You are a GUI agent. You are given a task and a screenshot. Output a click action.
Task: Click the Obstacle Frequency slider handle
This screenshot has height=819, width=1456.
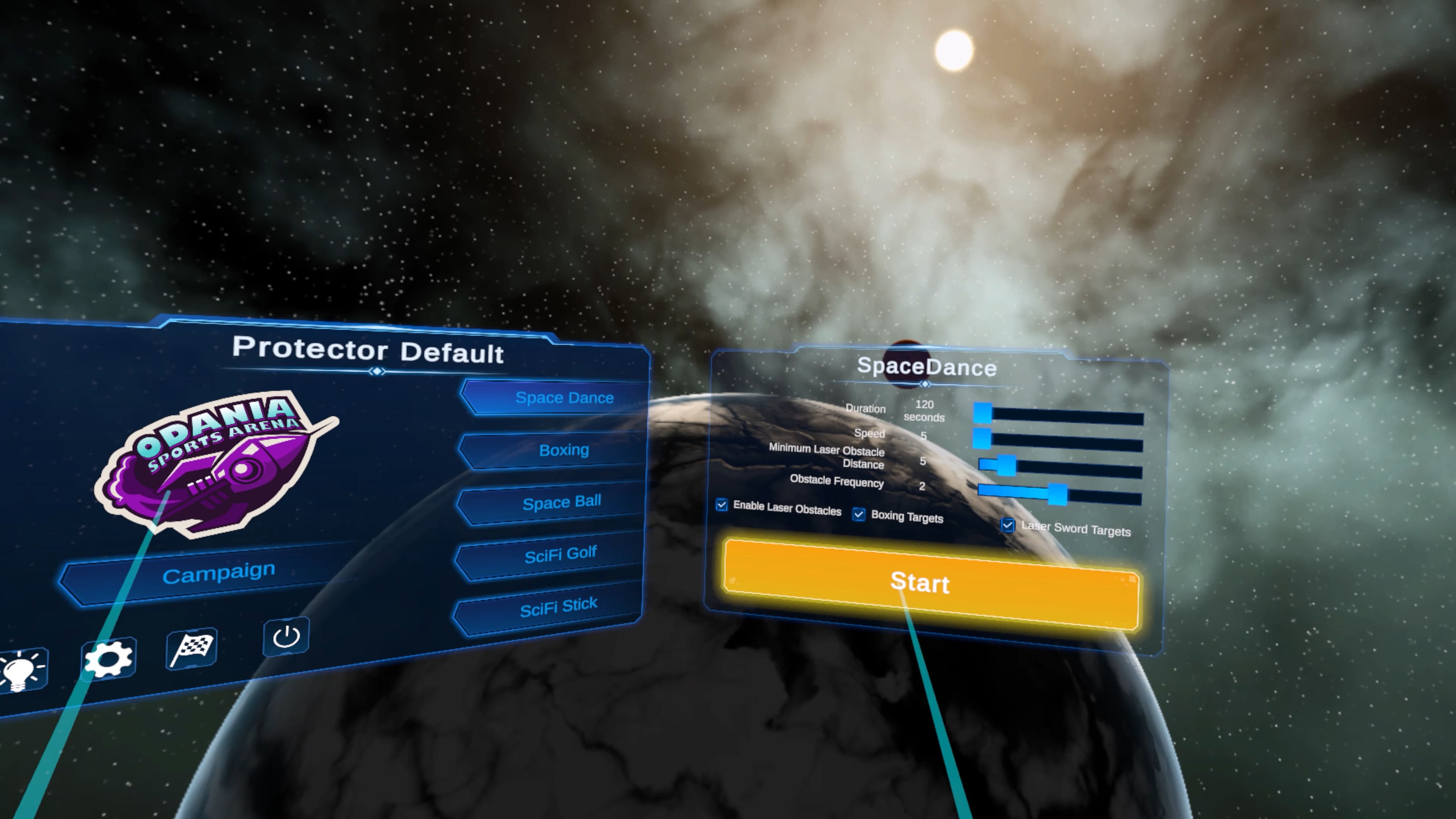point(1057,493)
